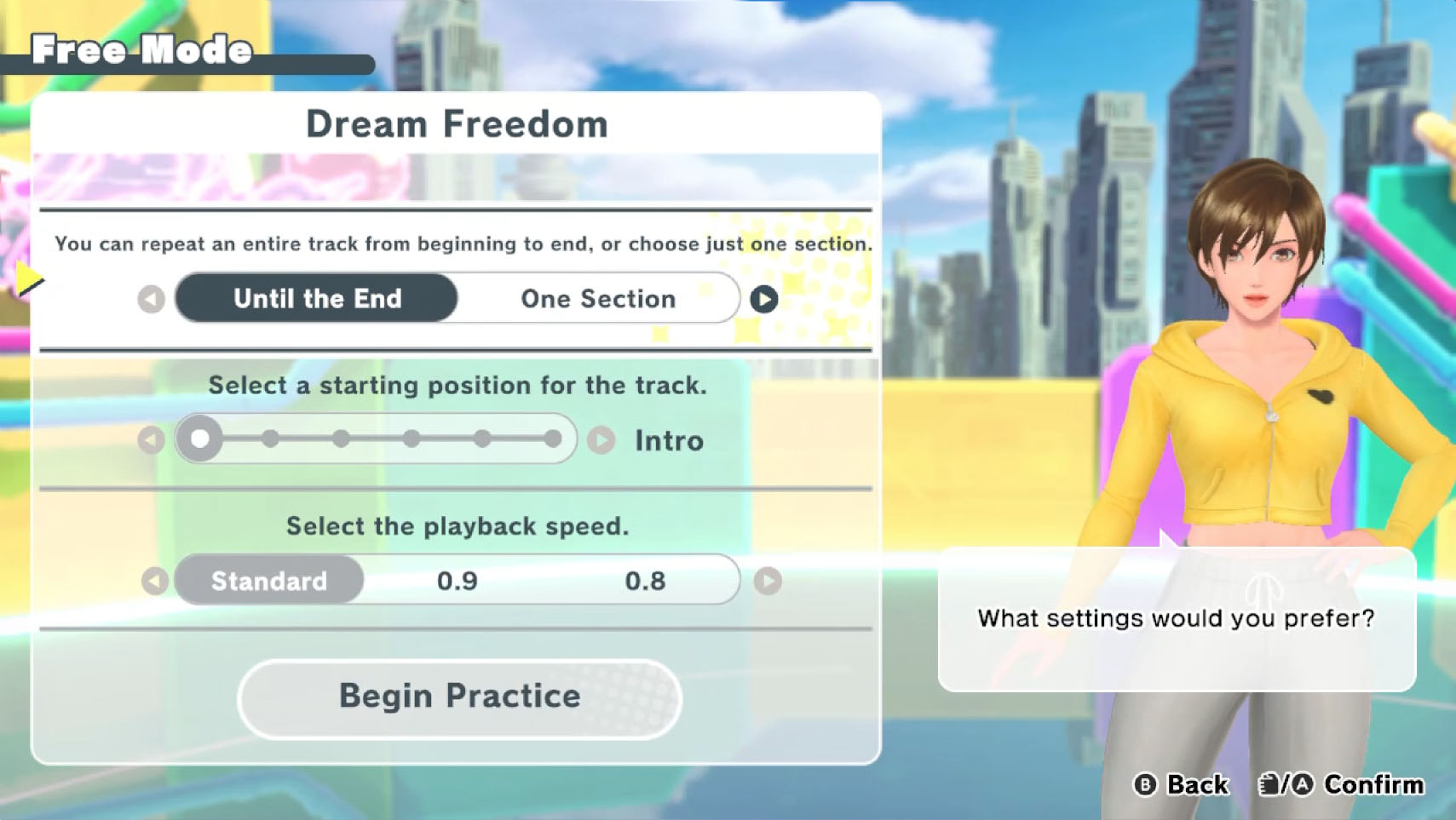1456x820 pixels.
Task: Click the left arrow of the starting position slider
Action: click(153, 439)
